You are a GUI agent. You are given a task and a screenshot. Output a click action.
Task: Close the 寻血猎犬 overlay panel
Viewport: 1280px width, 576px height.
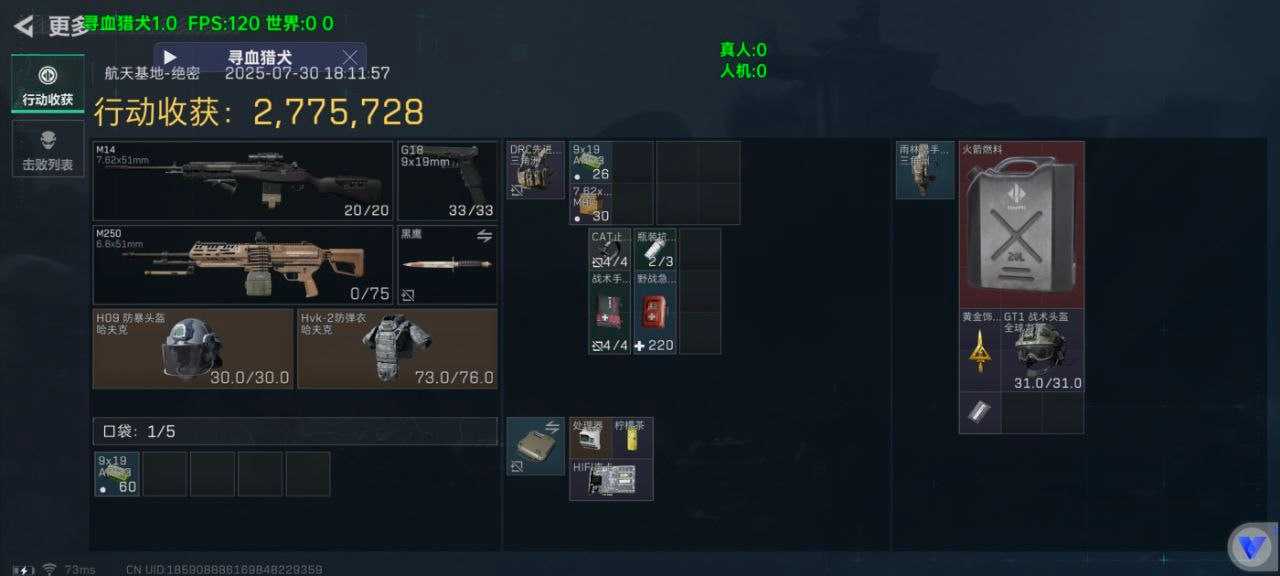tap(350, 57)
